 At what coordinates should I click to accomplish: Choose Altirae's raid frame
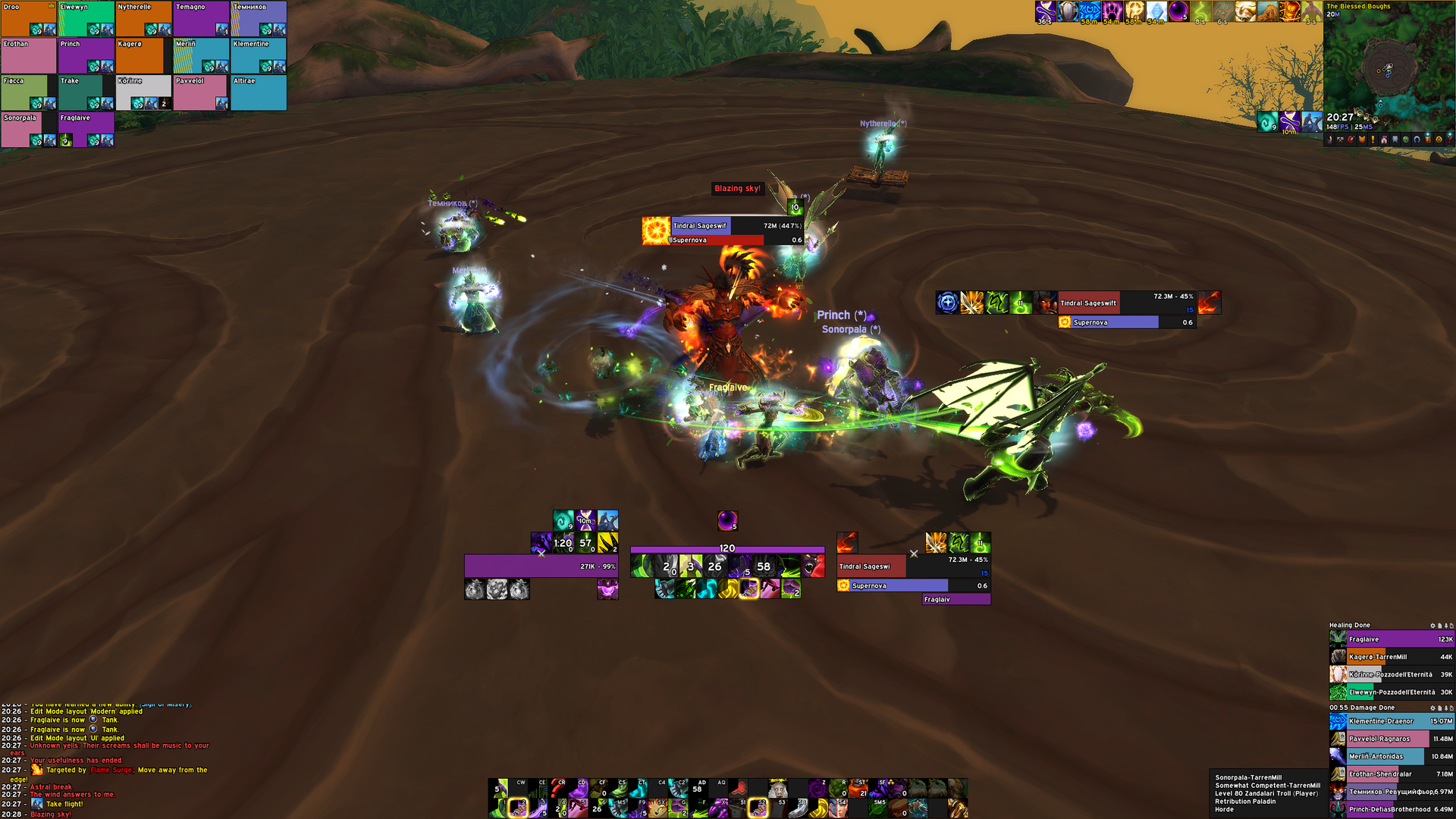click(259, 93)
